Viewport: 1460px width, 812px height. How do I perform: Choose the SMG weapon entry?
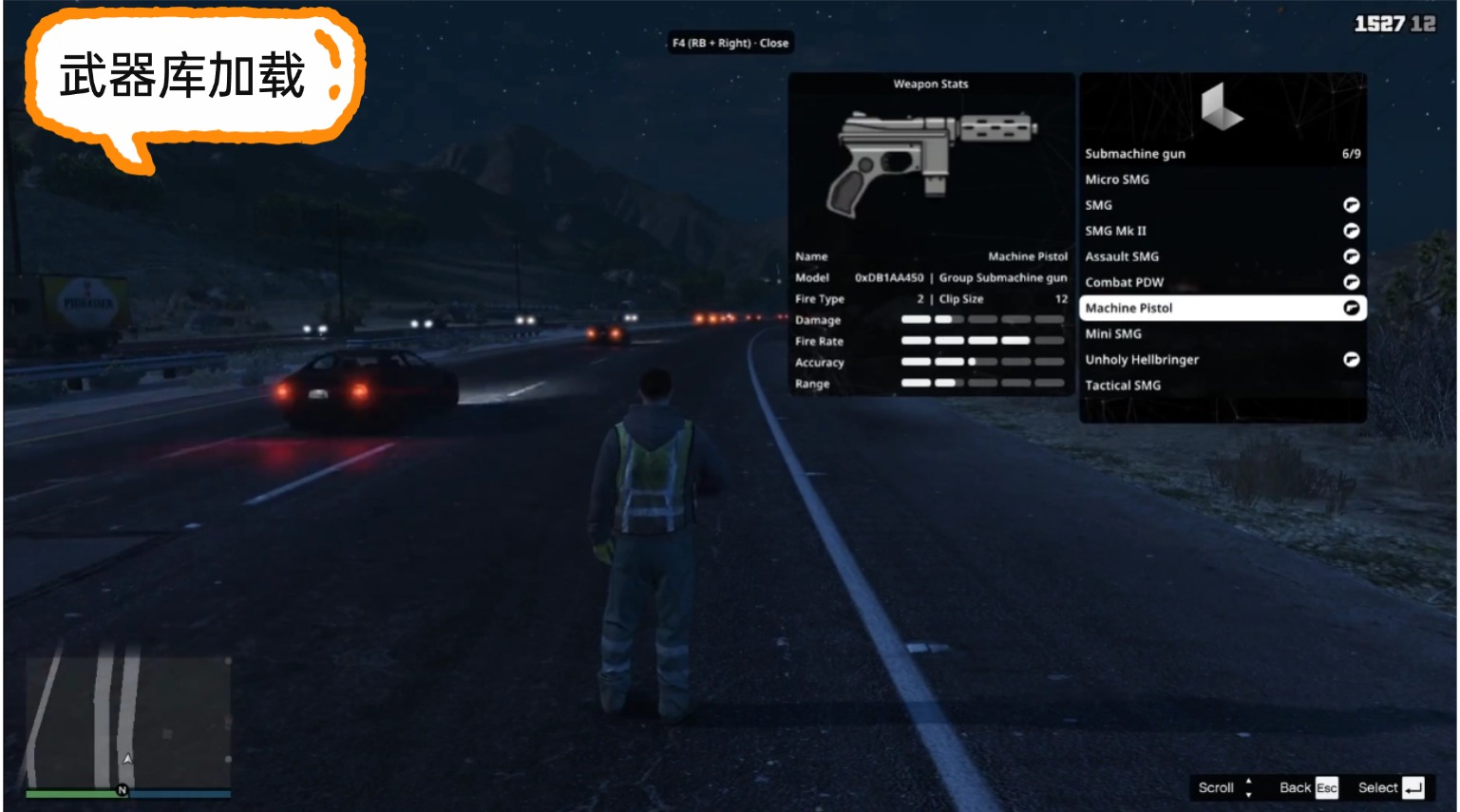(x=1222, y=205)
